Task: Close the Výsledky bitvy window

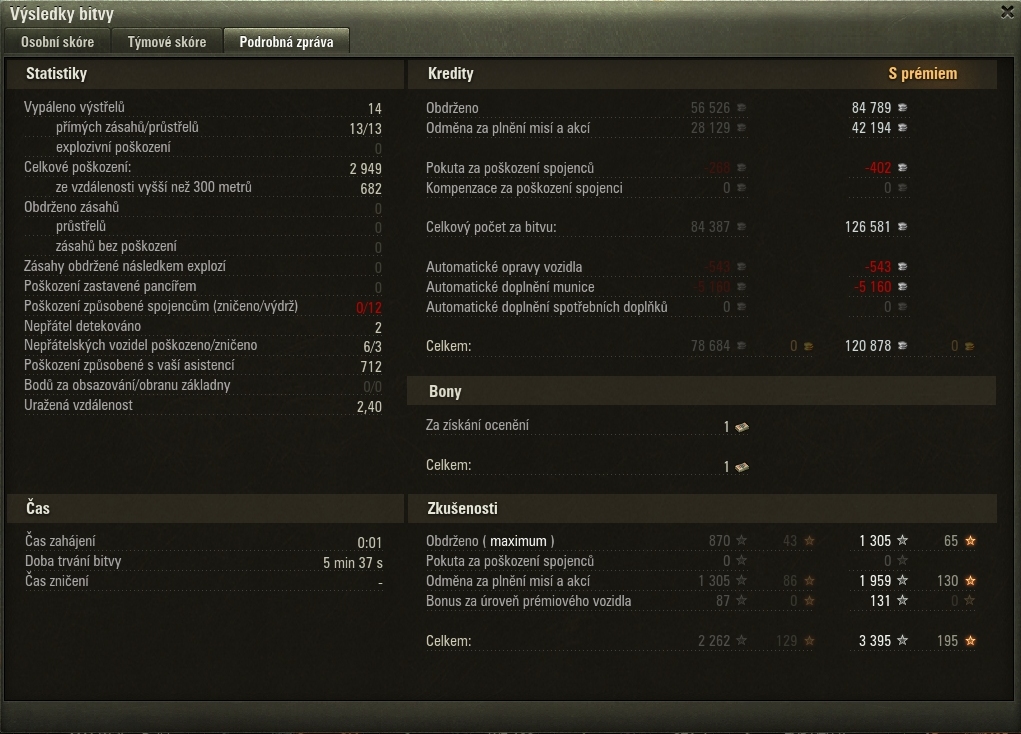Action: (1007, 12)
